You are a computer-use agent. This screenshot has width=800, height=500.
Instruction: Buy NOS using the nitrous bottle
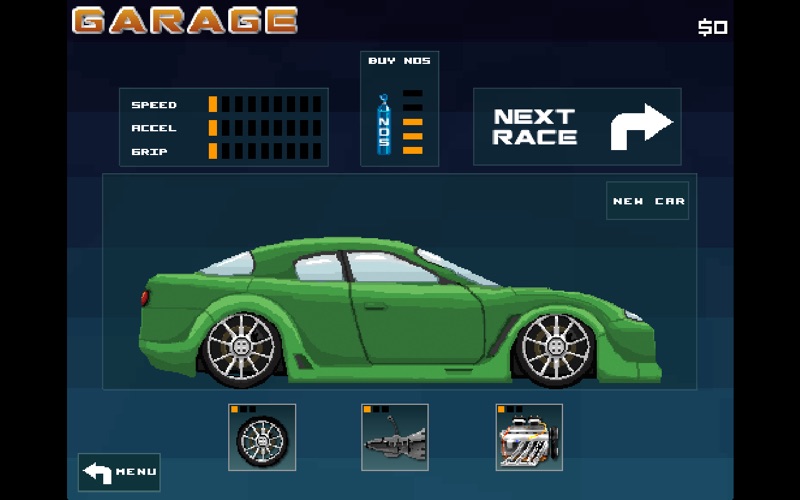(x=384, y=125)
